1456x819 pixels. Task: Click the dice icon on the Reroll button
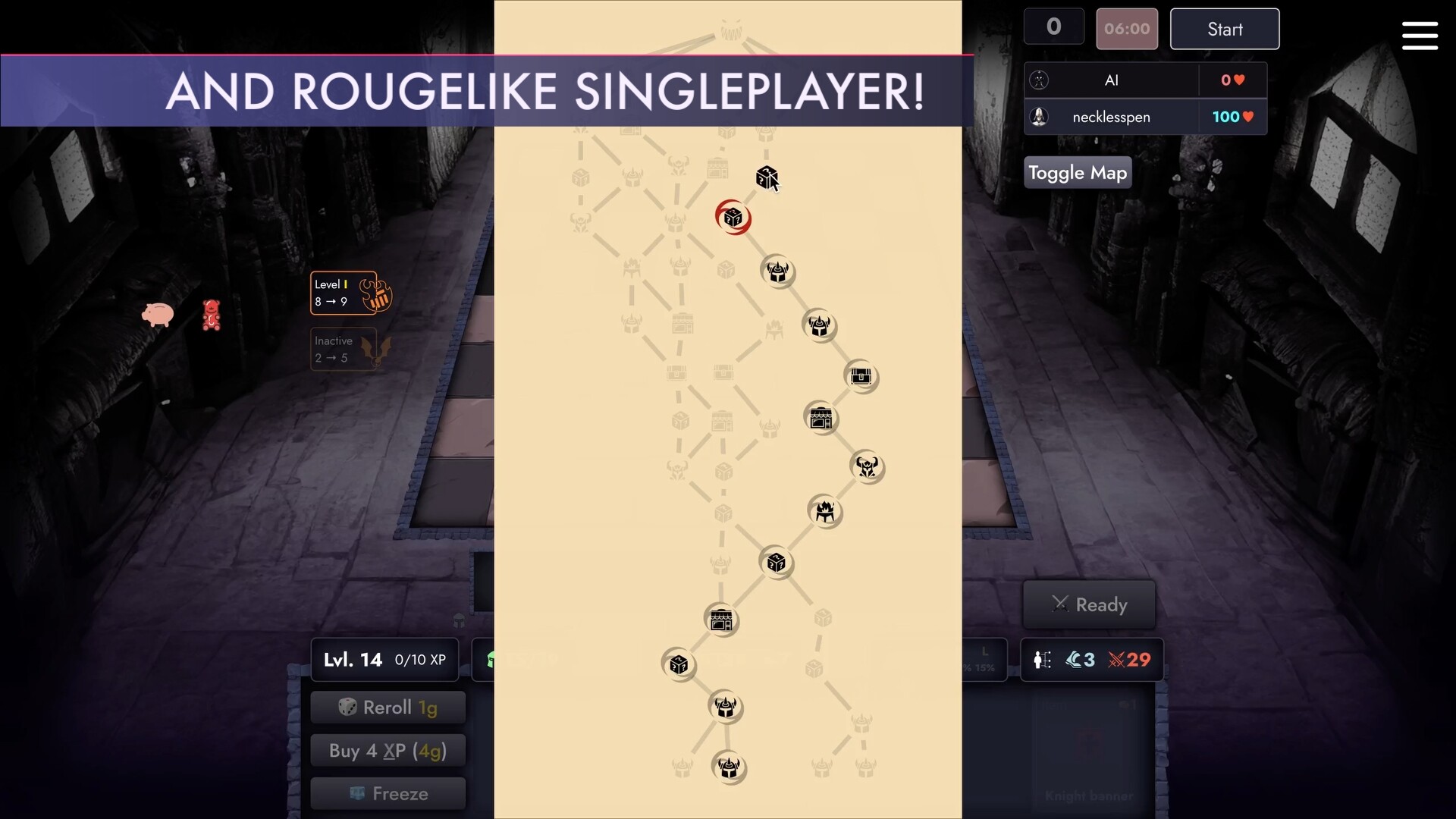pyautogui.click(x=347, y=707)
